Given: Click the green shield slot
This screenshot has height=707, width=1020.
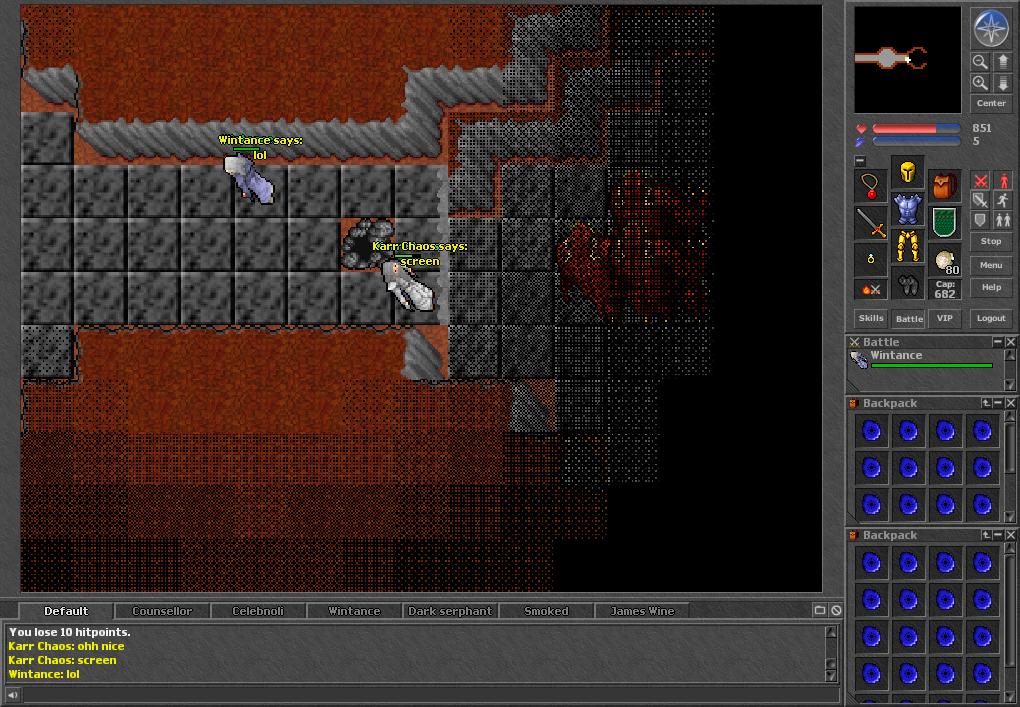Looking at the screenshot, I should click(945, 223).
